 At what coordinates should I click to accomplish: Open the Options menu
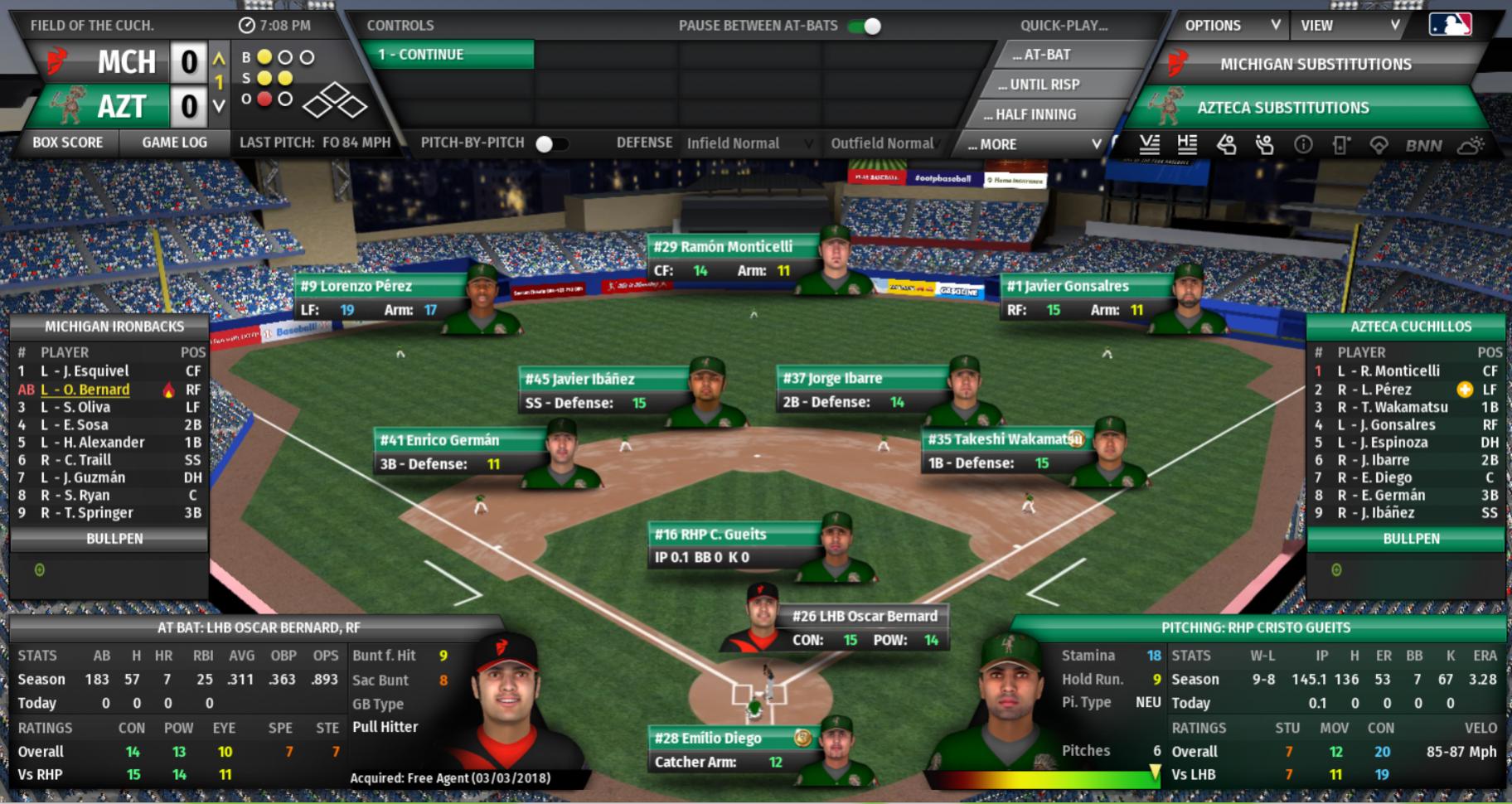1231,26
